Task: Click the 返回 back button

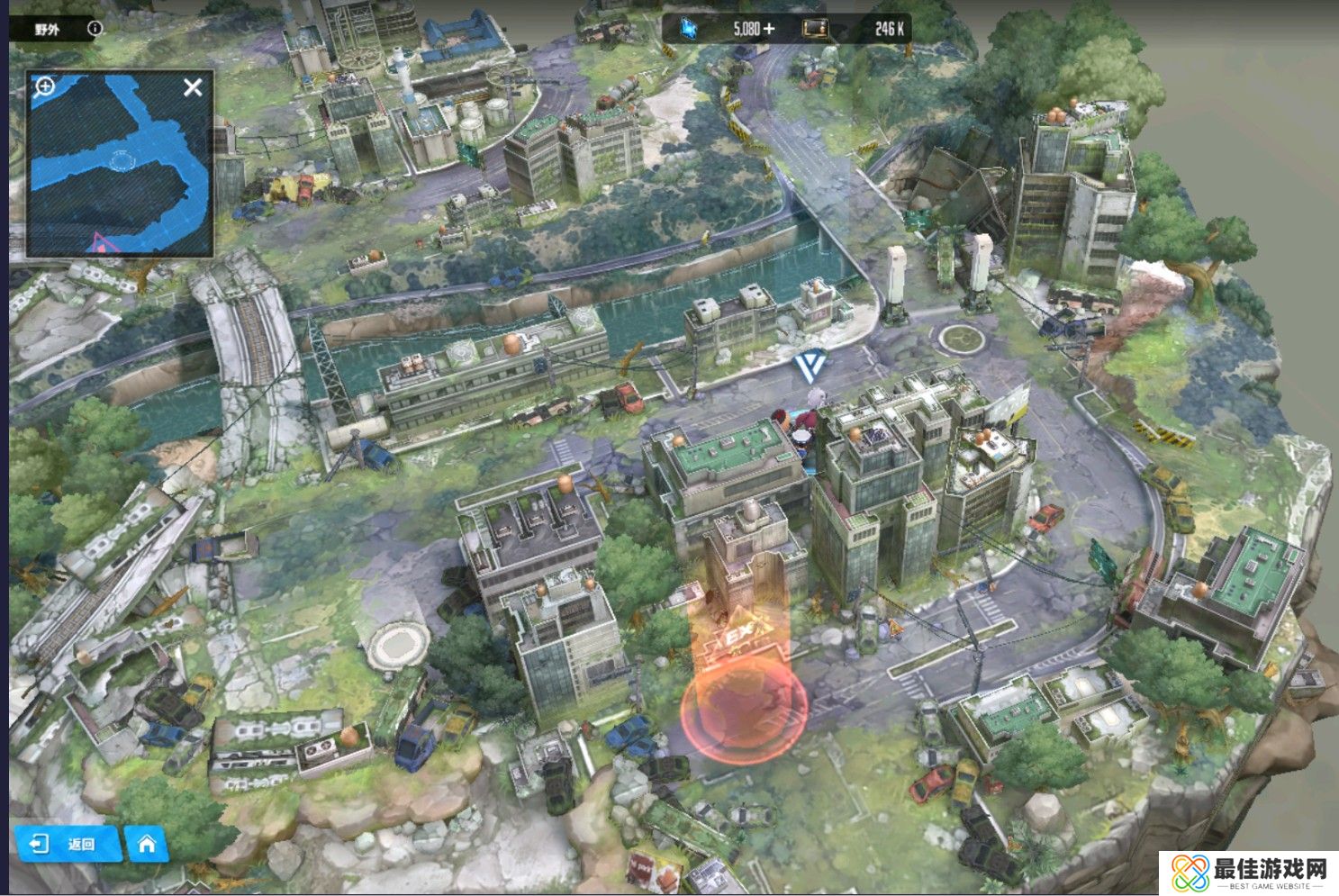Action: coord(68,844)
